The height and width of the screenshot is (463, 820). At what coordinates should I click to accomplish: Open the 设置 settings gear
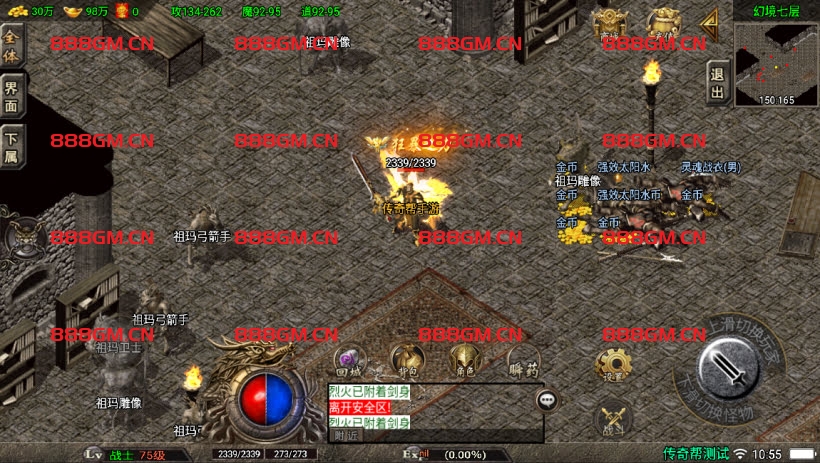[612, 366]
